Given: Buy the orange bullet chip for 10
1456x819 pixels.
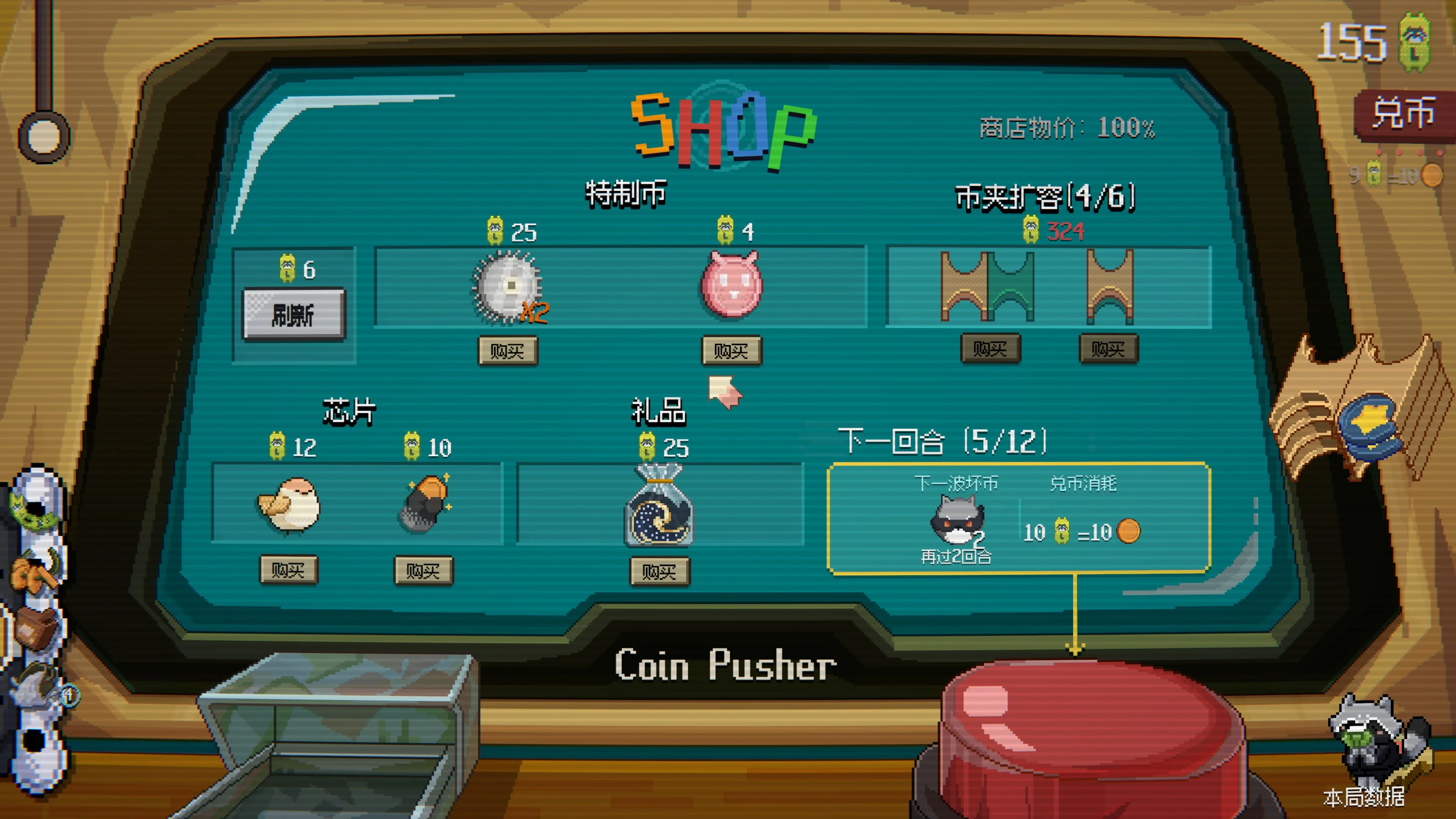Looking at the screenshot, I should click(x=424, y=571).
